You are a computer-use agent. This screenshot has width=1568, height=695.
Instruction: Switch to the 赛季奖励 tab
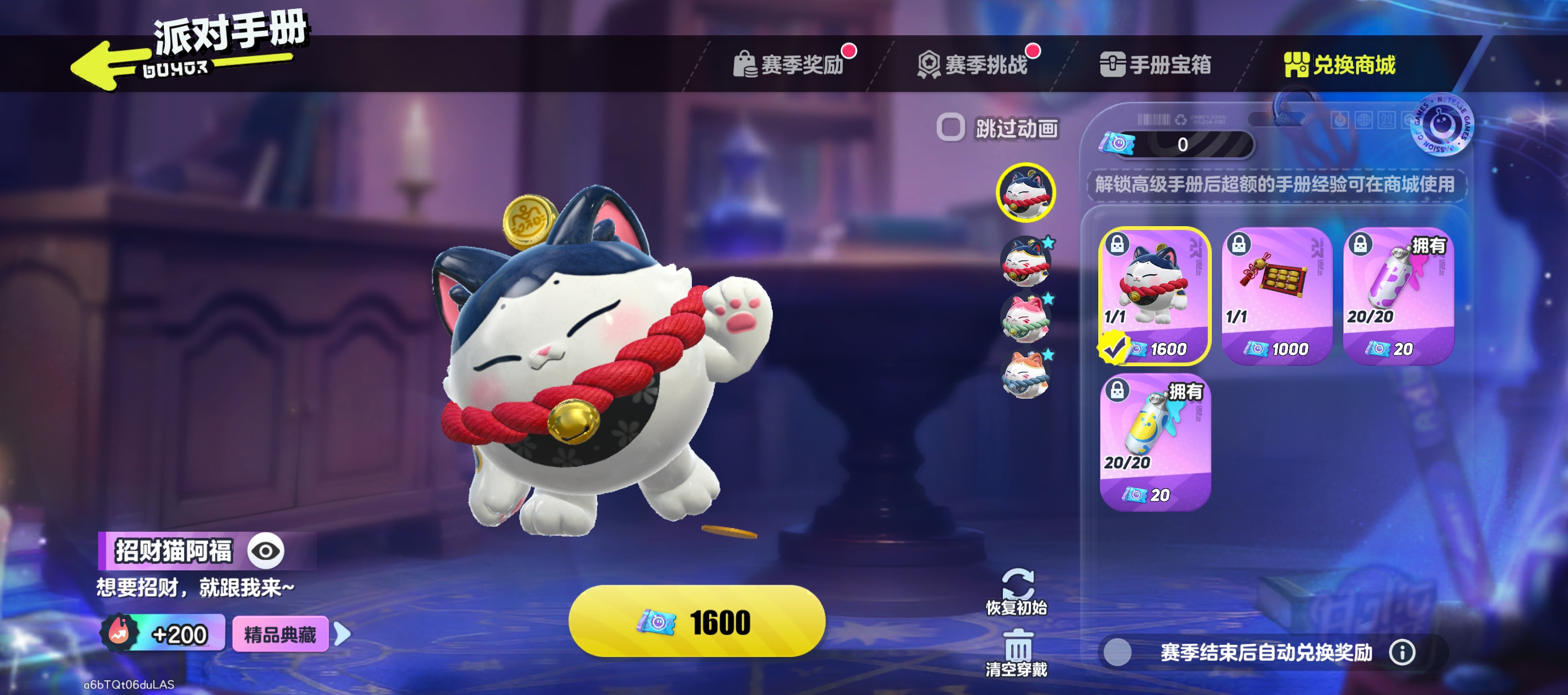[791, 65]
